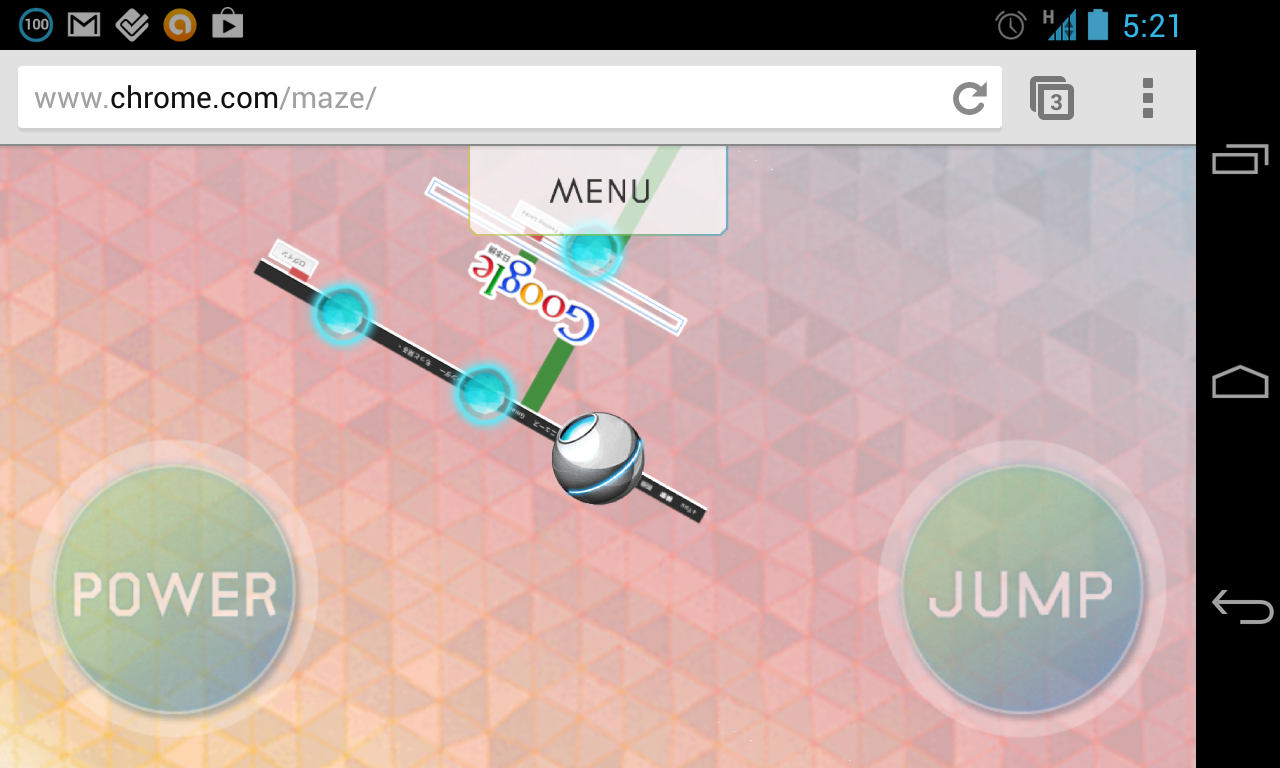Tap the alarm clock status icon
This screenshot has height=768, width=1280.
click(x=1010, y=24)
